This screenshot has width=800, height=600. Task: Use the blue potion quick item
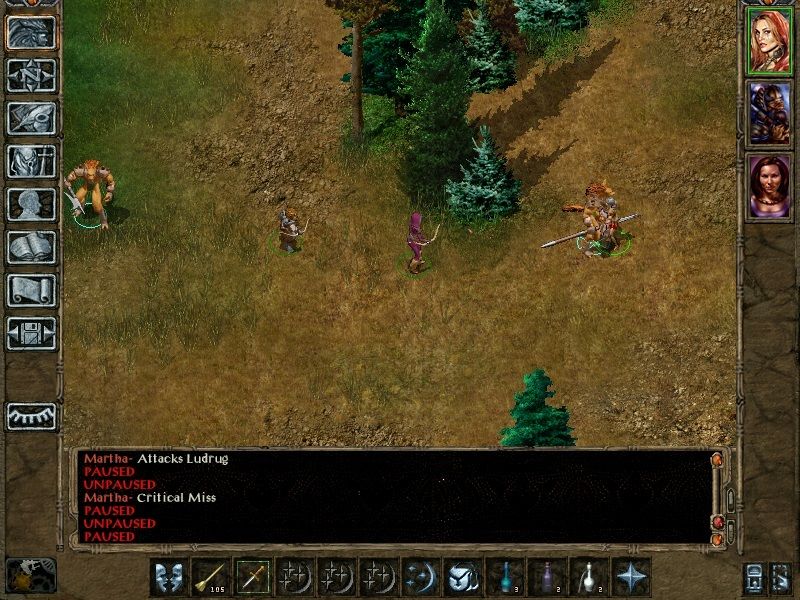(x=505, y=577)
